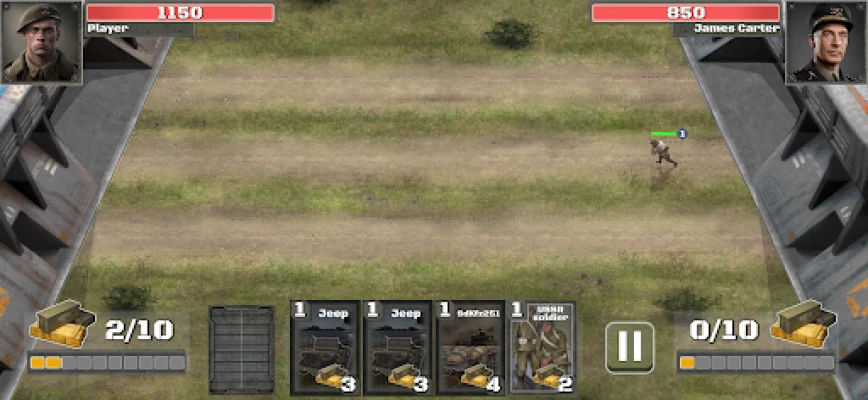868x400 pixels.
Task: Choose the USSR soldier card
Action: [x=543, y=347]
